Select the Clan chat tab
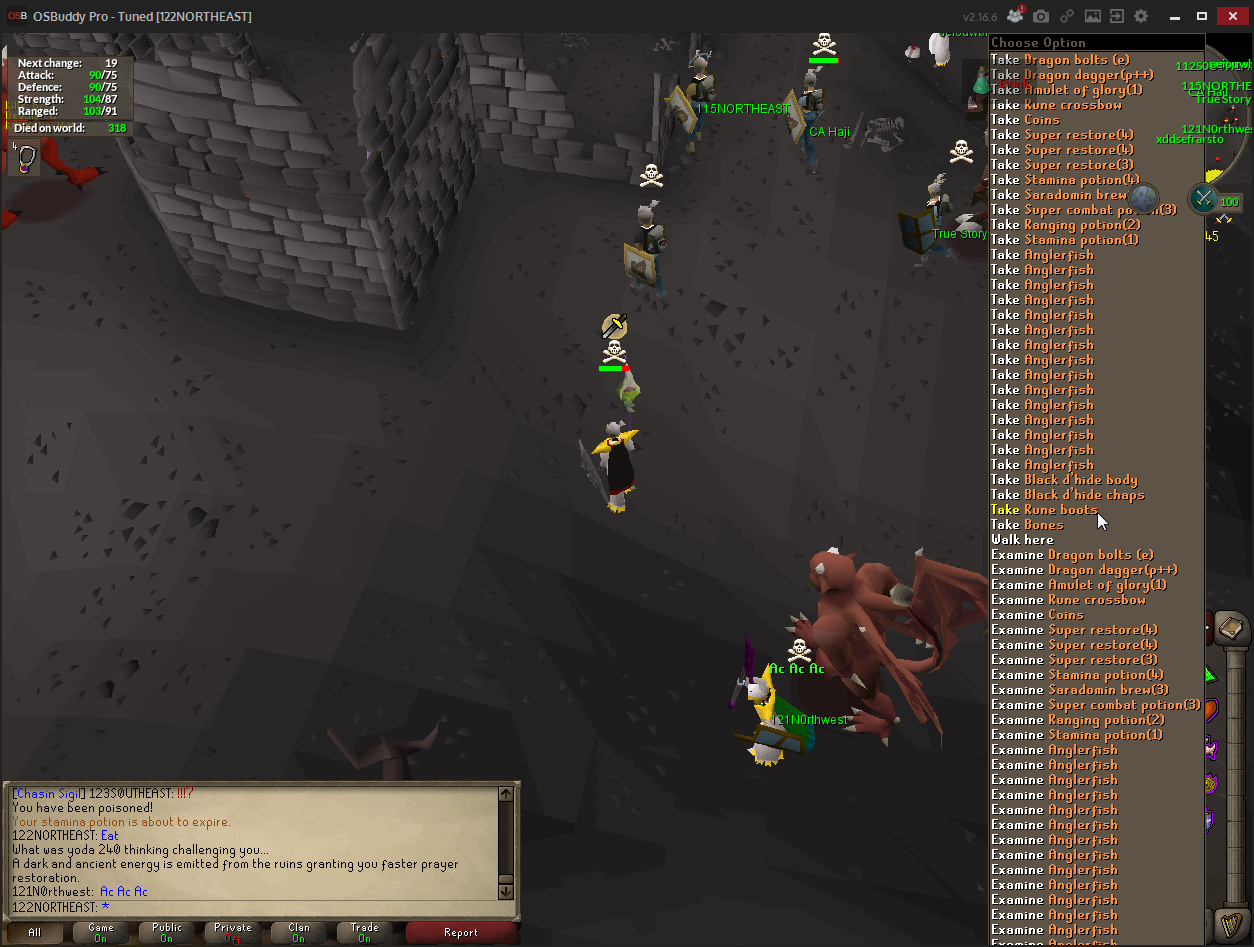 coord(299,932)
